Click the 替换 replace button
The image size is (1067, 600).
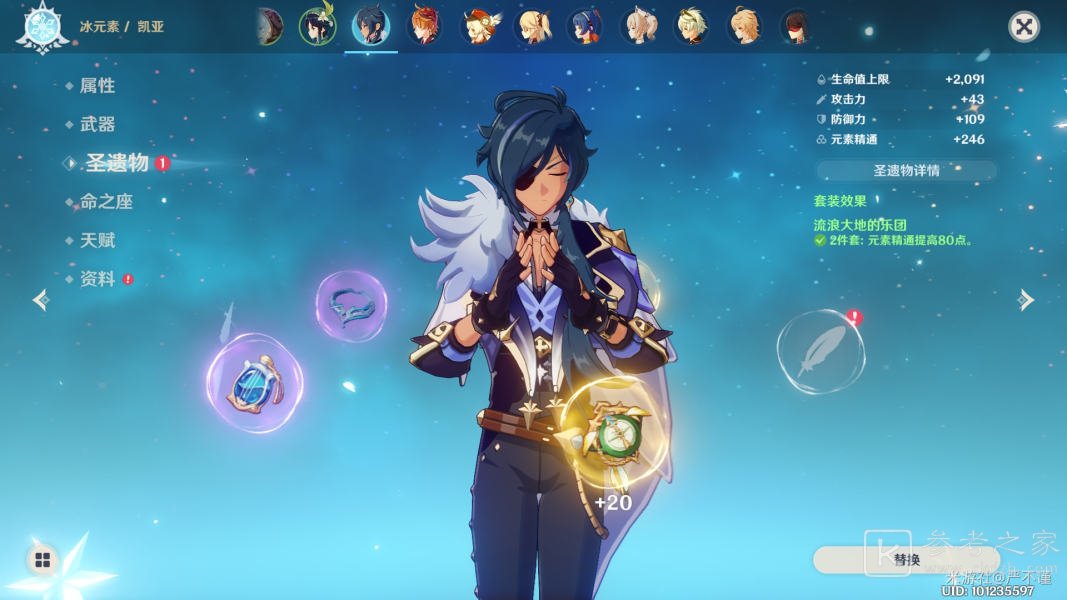coord(906,560)
